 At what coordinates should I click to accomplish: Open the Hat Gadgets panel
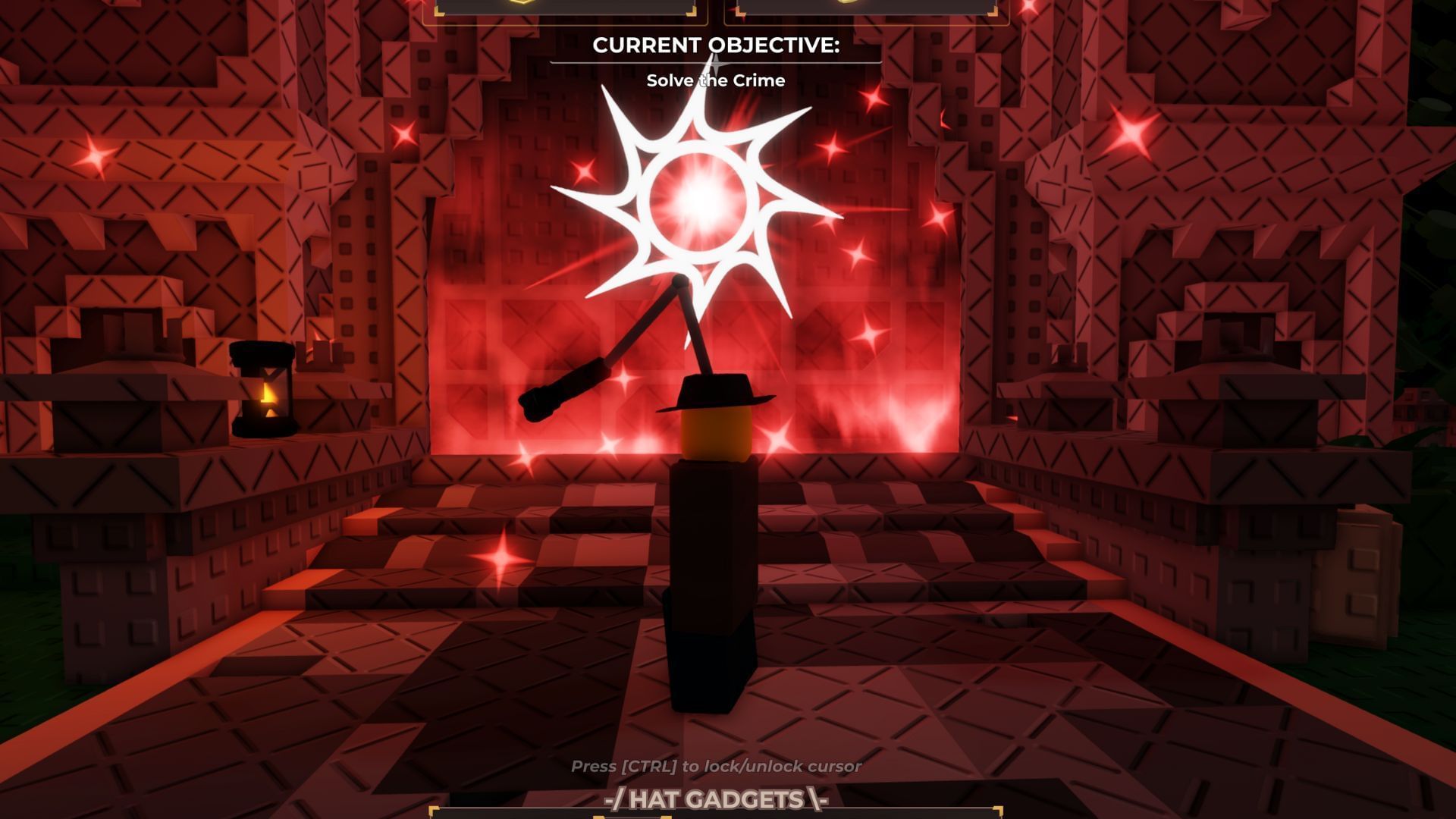click(x=715, y=800)
